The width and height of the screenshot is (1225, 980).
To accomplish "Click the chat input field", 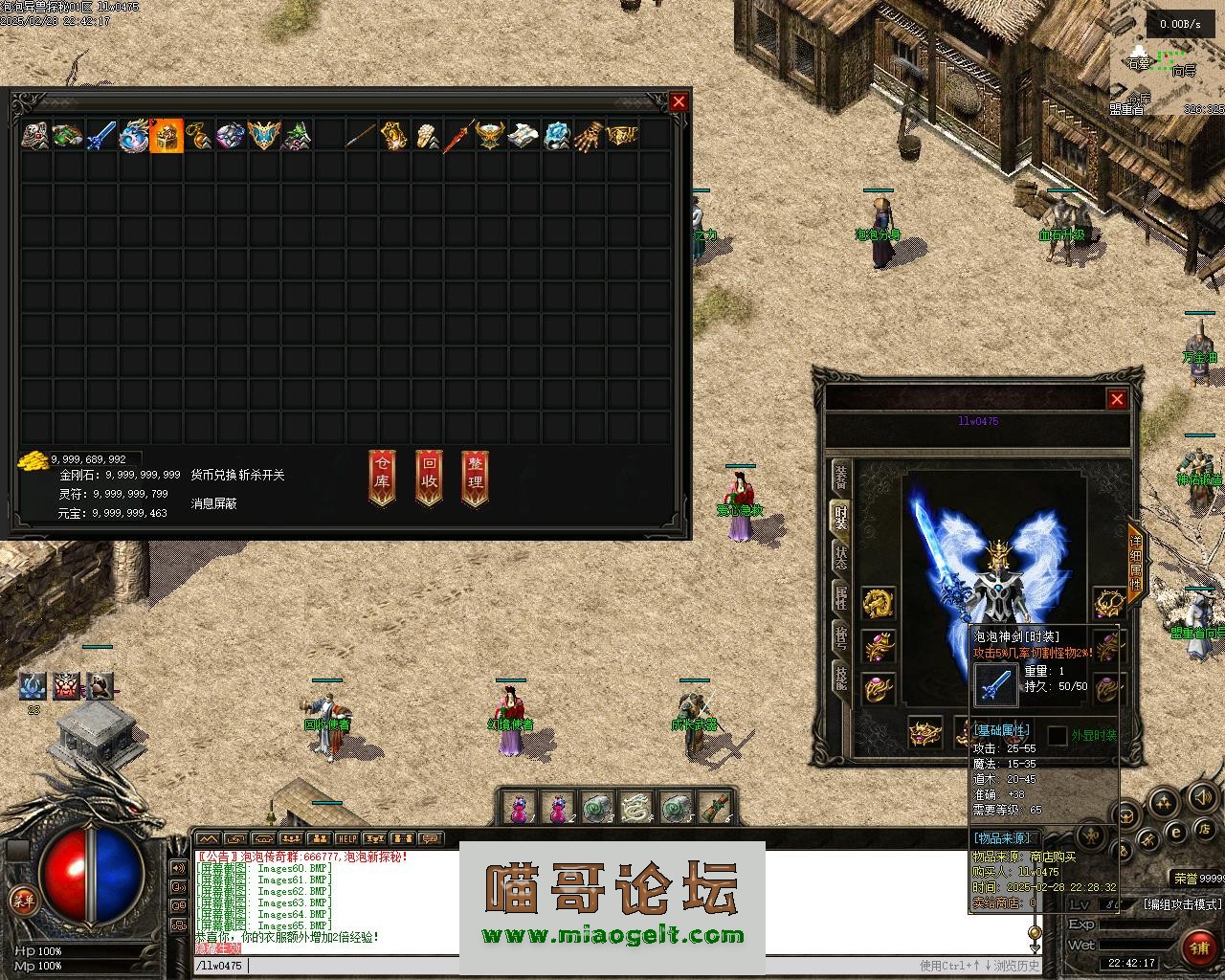I will pyautogui.click(x=574, y=966).
